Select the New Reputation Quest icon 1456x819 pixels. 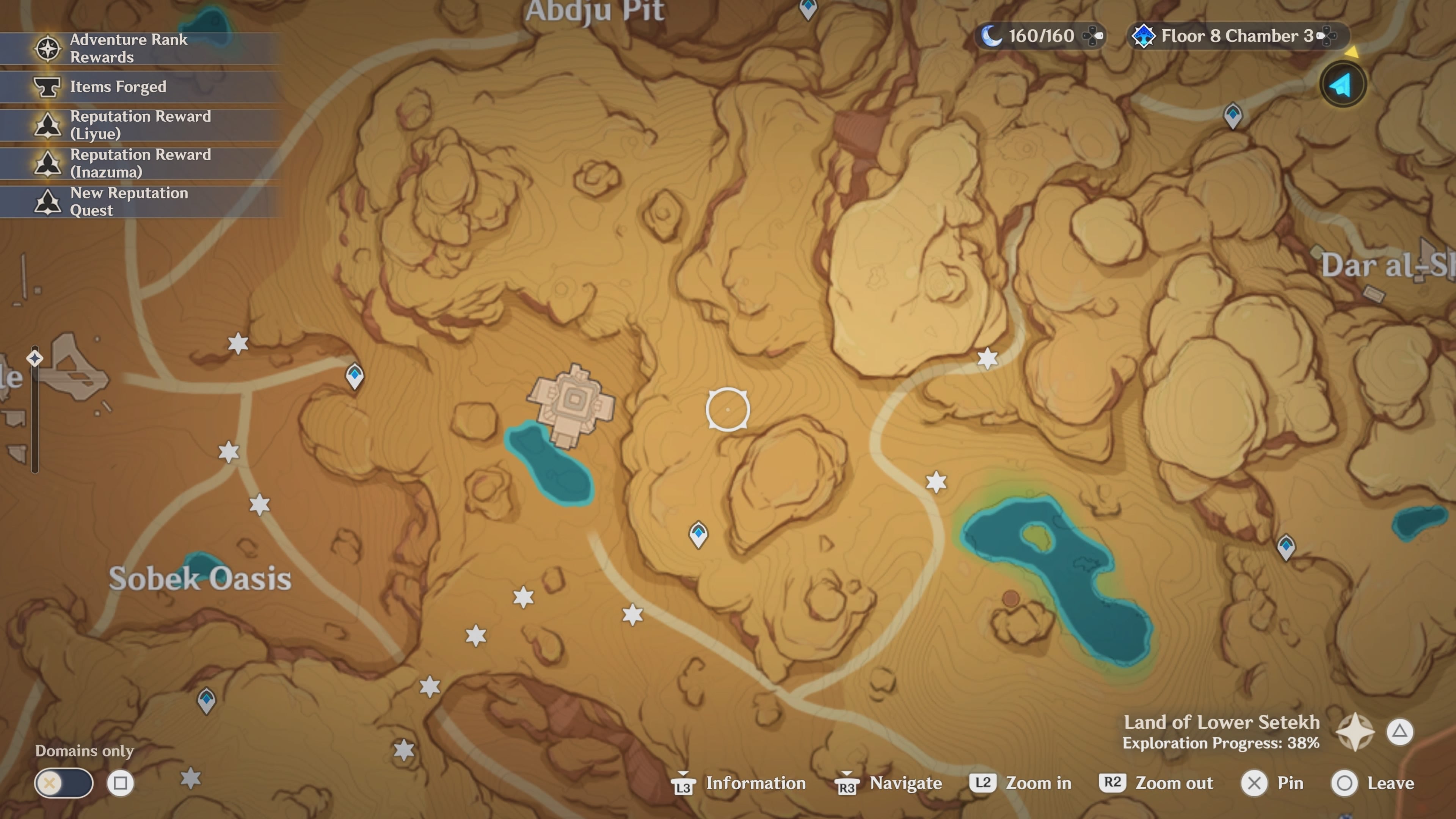click(x=48, y=201)
